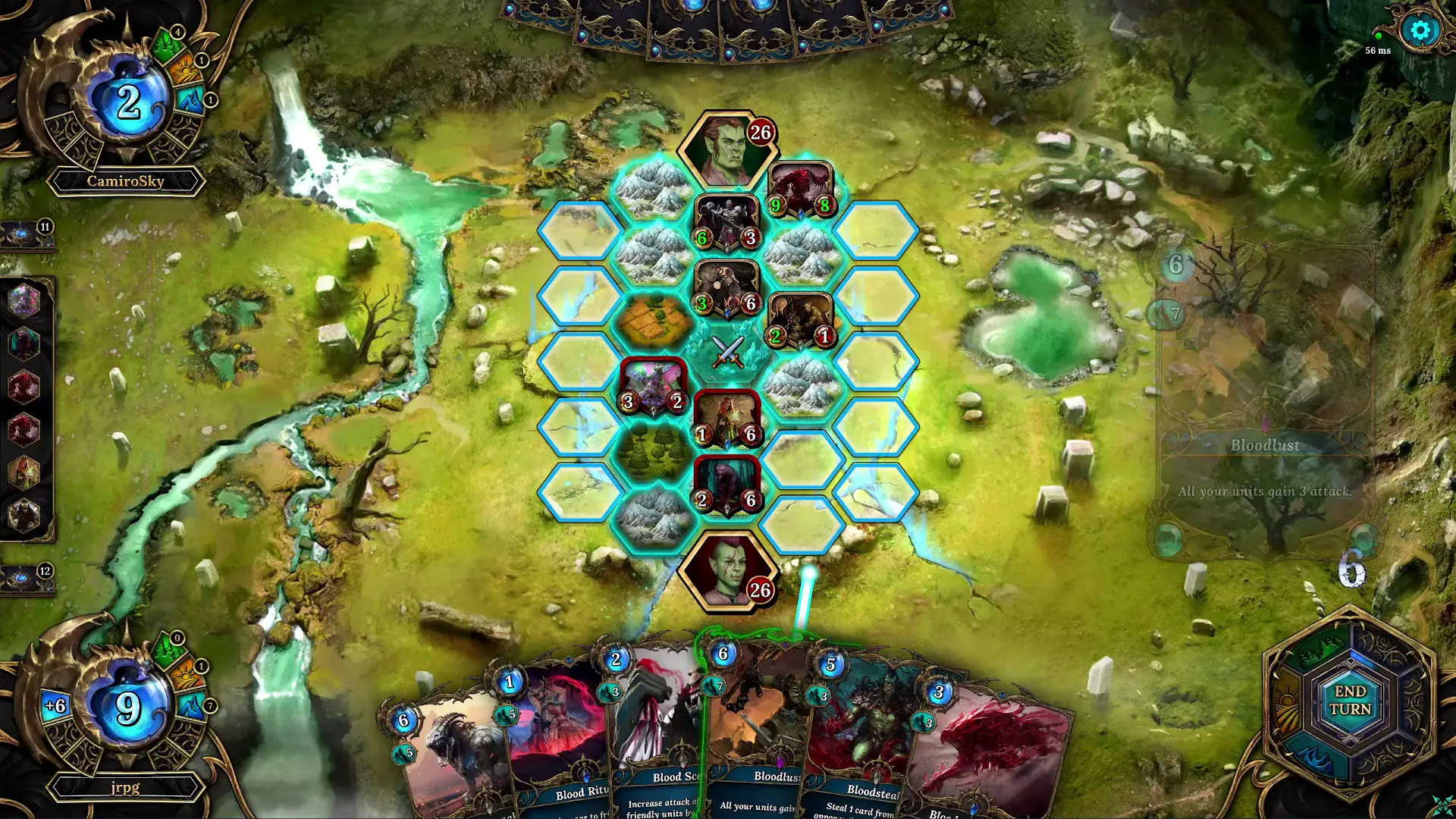
Task: Click the 56 ms latency indicator
Action: pos(1376,50)
